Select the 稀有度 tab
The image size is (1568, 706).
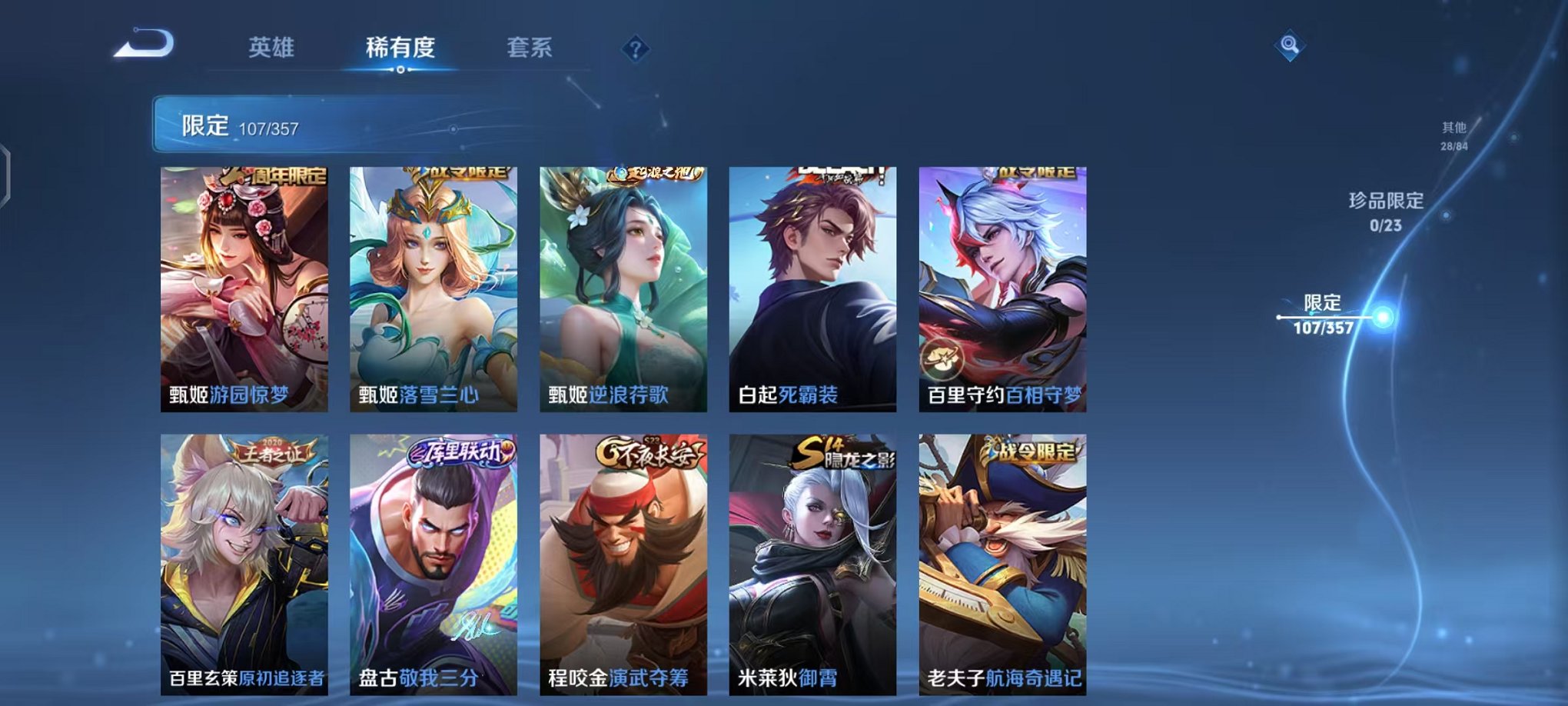[400, 48]
